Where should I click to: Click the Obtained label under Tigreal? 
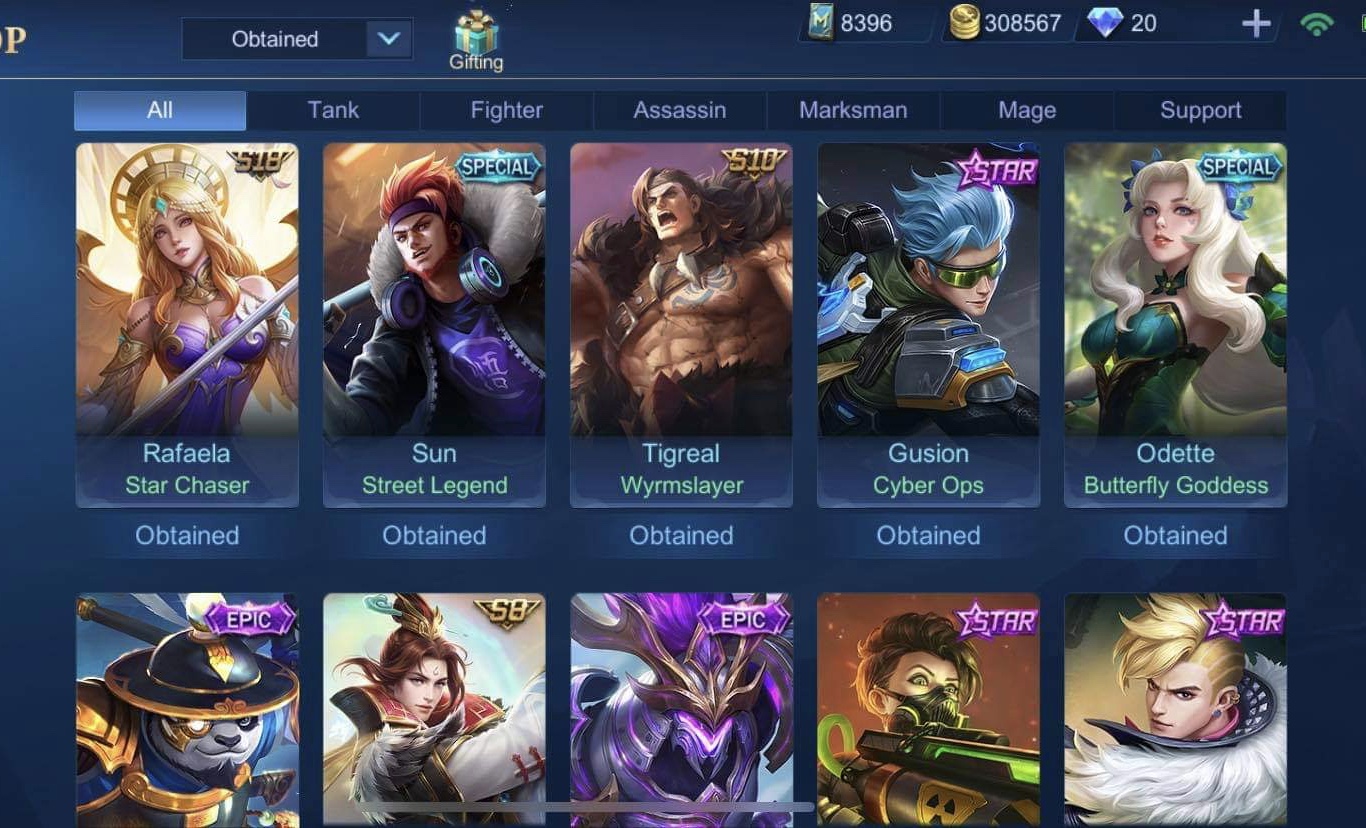tap(680, 535)
